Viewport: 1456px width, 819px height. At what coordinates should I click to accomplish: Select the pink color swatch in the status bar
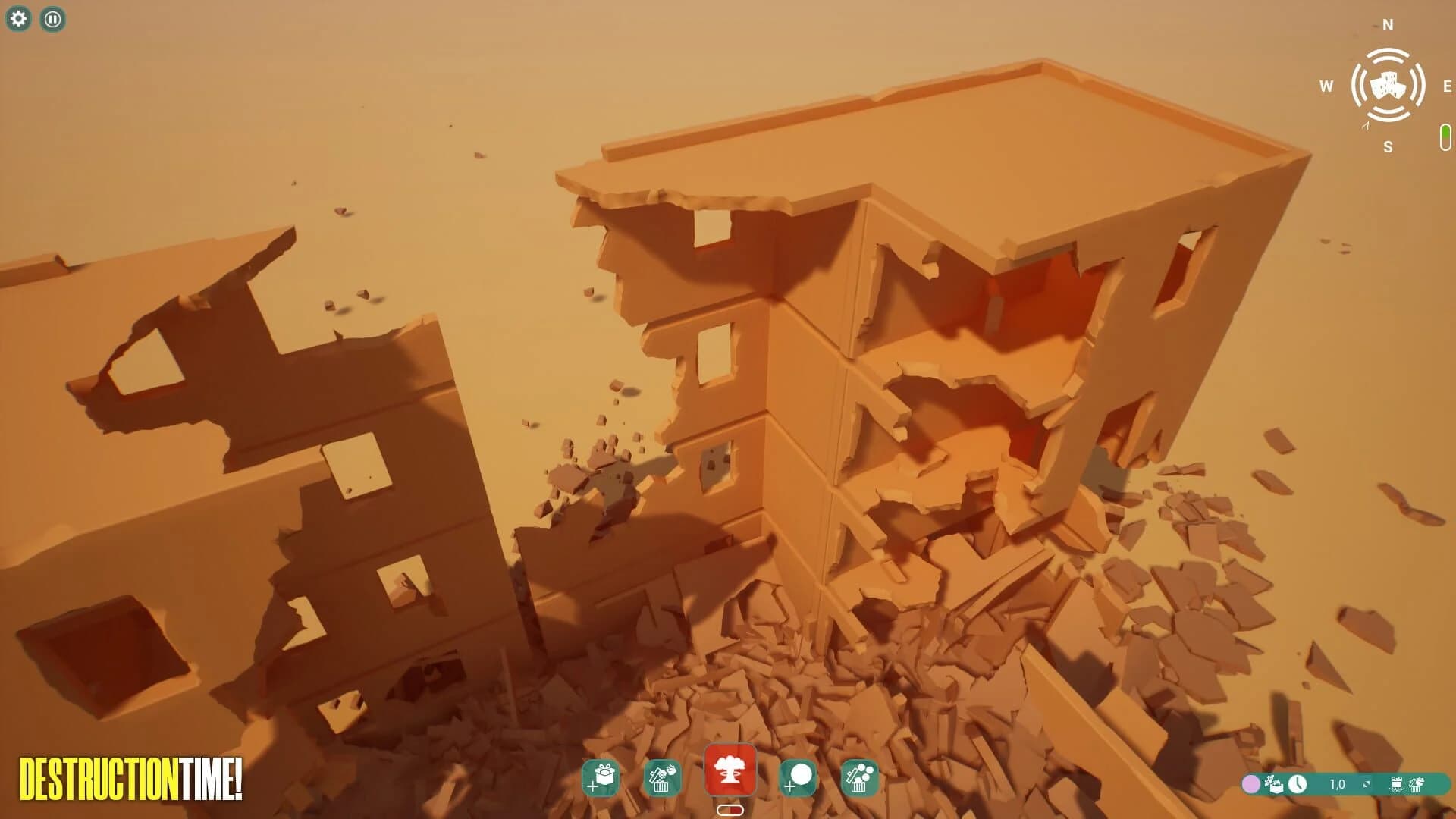coord(1251,784)
